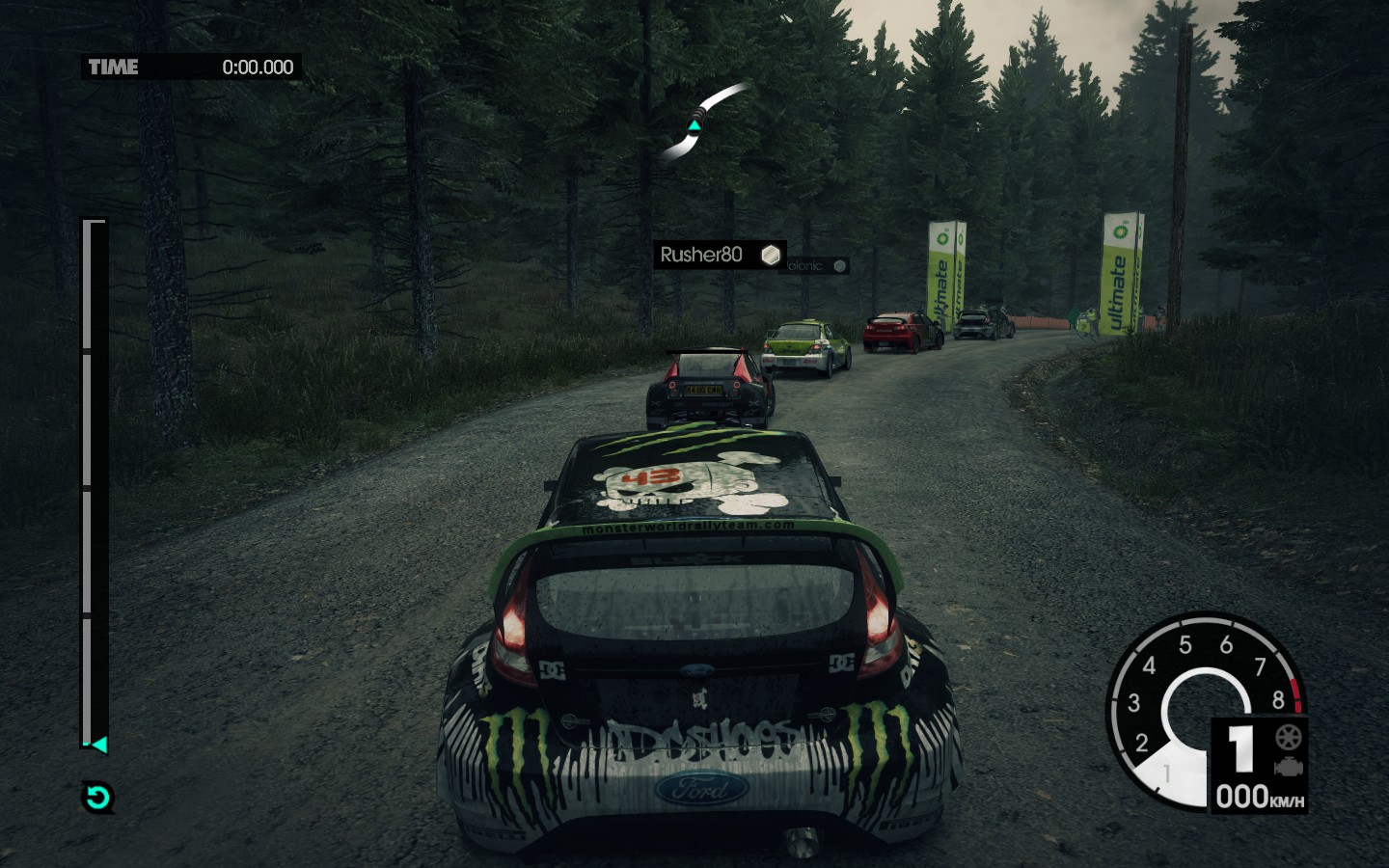The image size is (1389, 868).
Task: Click the cyan stage progress marker
Action: [x=97, y=745]
